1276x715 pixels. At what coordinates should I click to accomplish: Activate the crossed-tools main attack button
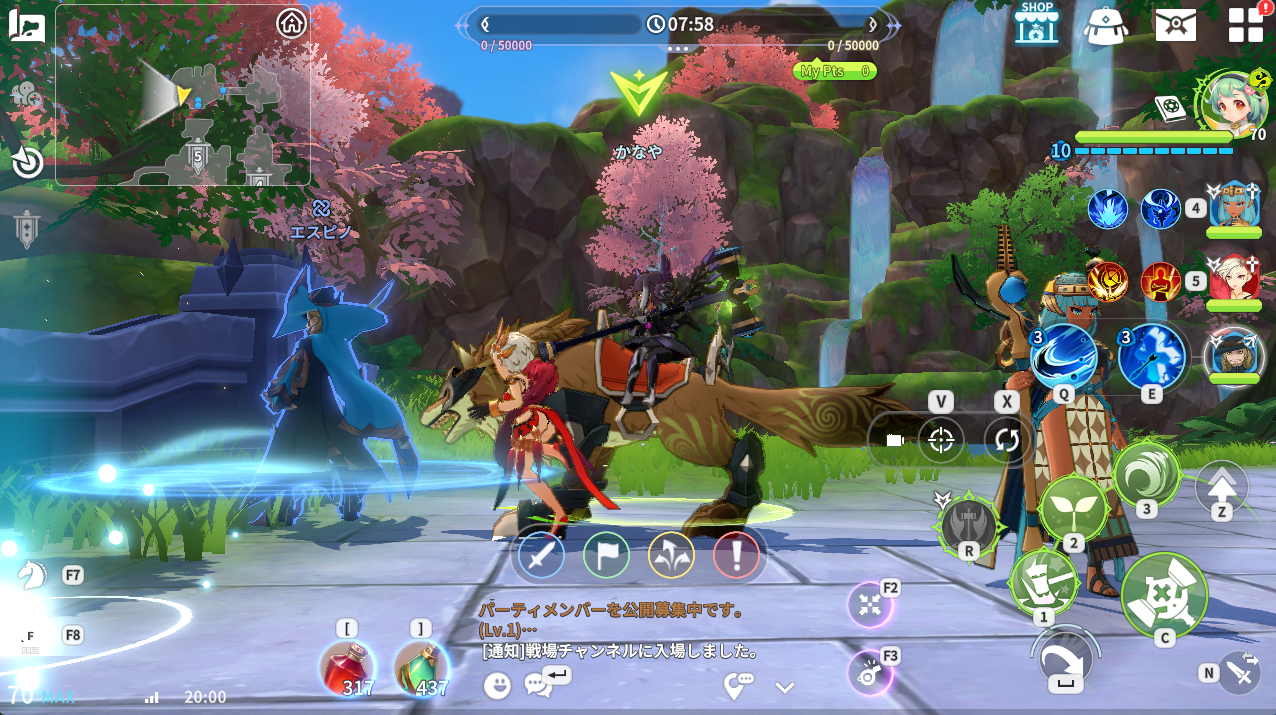click(x=1164, y=595)
